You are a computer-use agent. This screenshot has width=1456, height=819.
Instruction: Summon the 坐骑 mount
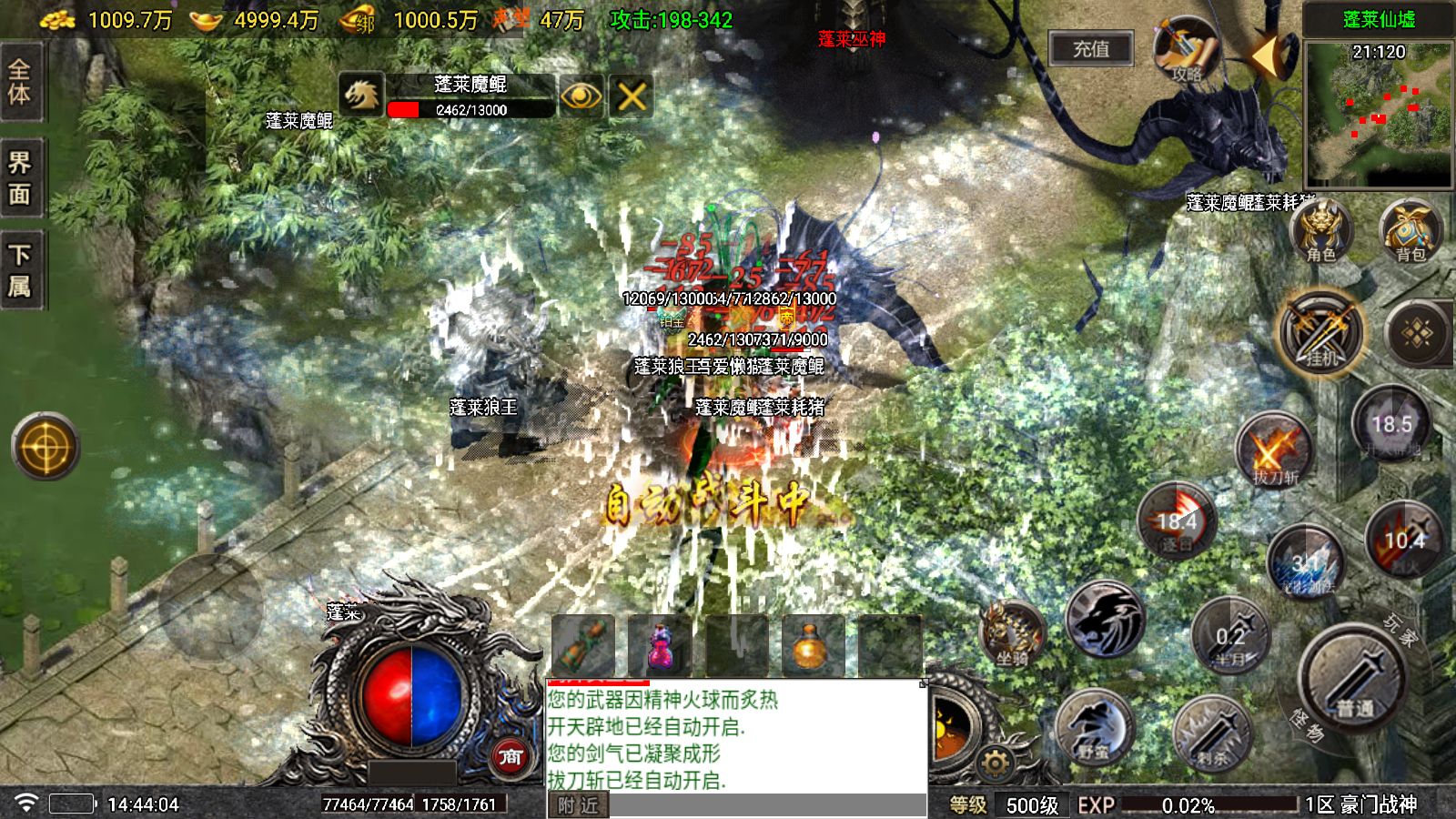click(1012, 632)
